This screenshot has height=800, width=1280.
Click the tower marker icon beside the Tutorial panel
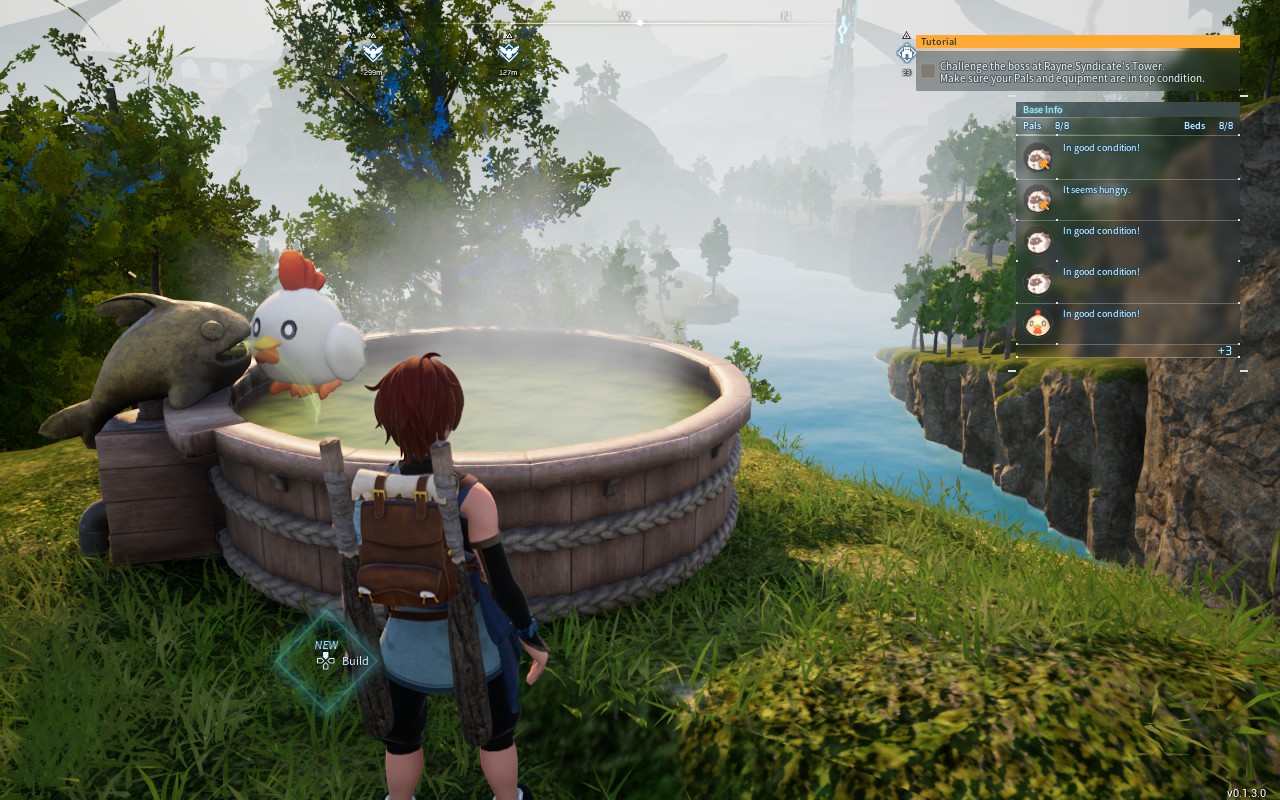coord(906,54)
